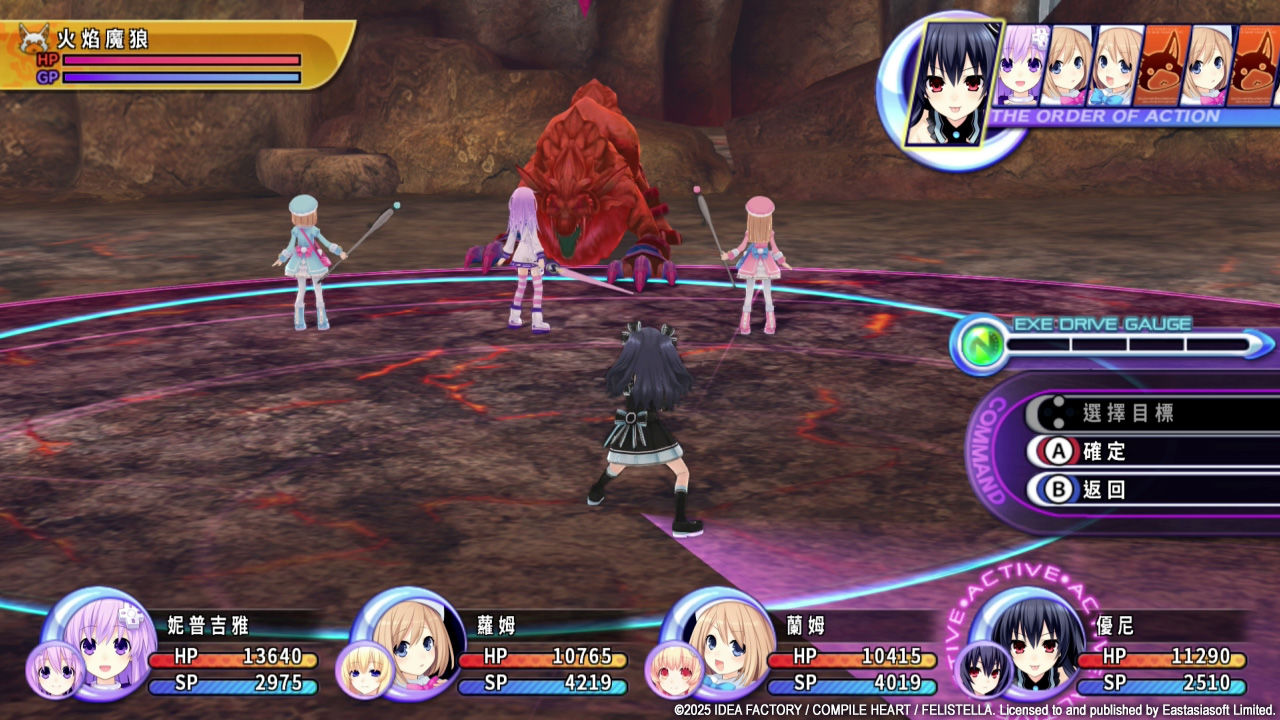The image size is (1280, 720).
Task: Click the 火焰魔狼 enemy info panel
Action: 175,55
